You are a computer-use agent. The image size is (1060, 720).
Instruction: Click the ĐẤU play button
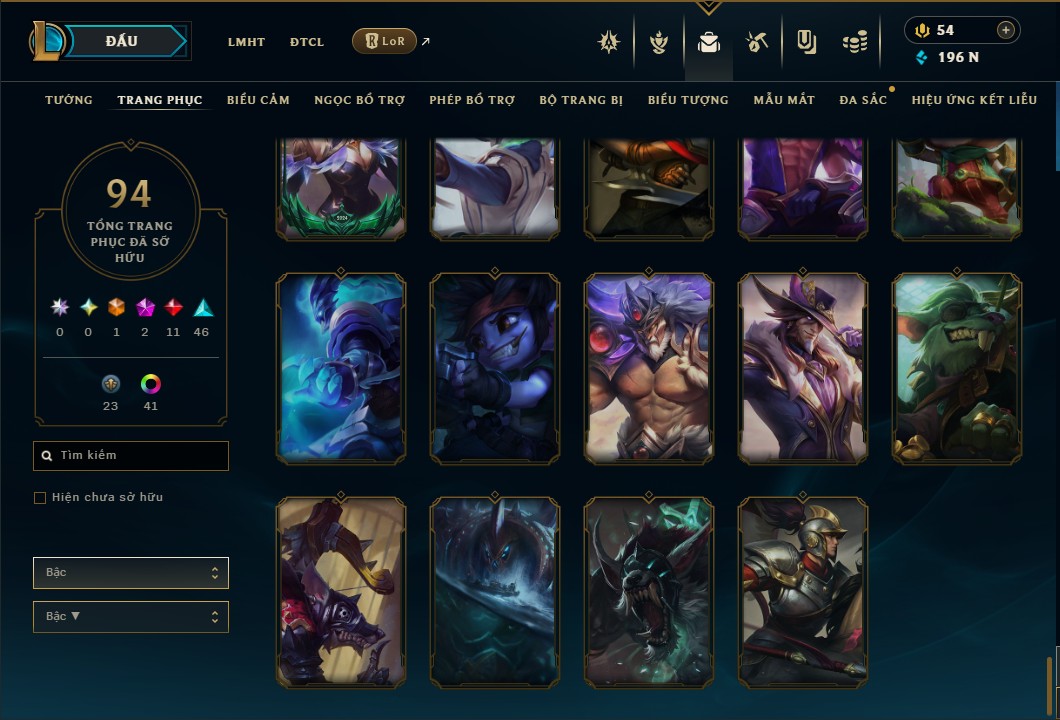click(x=121, y=41)
